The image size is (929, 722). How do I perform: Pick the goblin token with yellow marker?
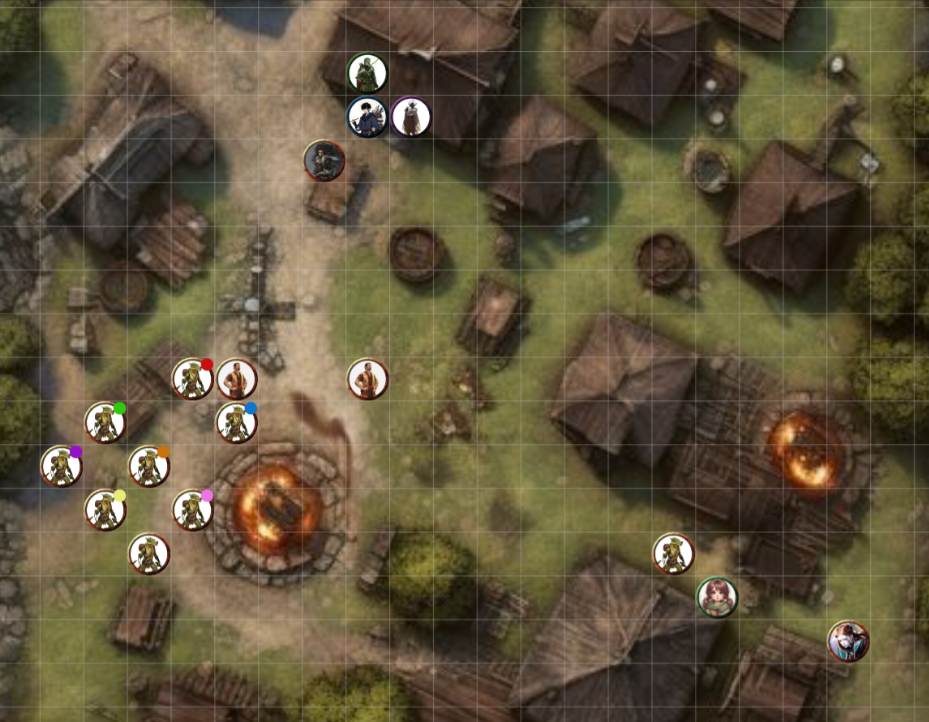[x=104, y=510]
